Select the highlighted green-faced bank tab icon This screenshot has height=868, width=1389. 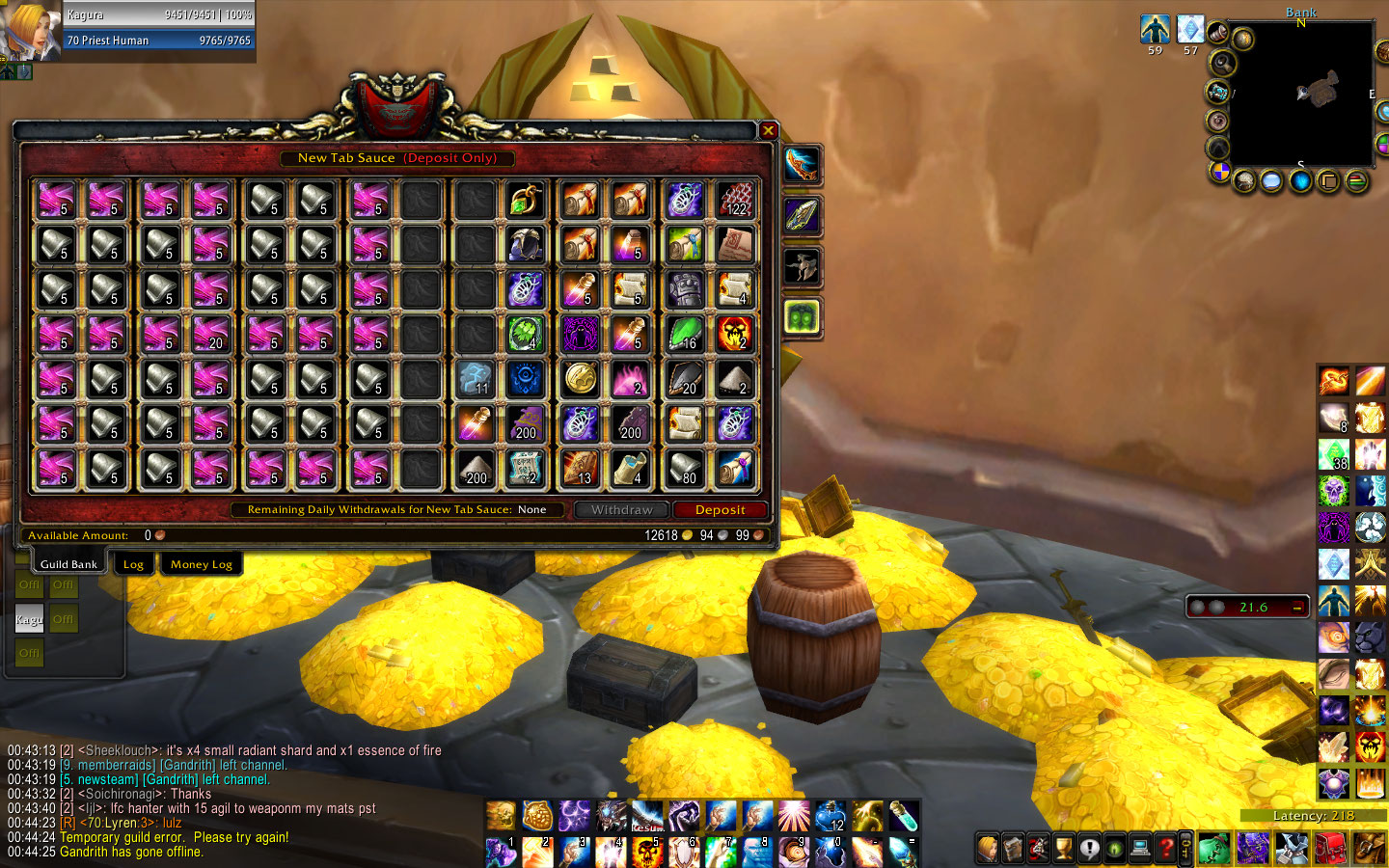pyautogui.click(x=802, y=316)
